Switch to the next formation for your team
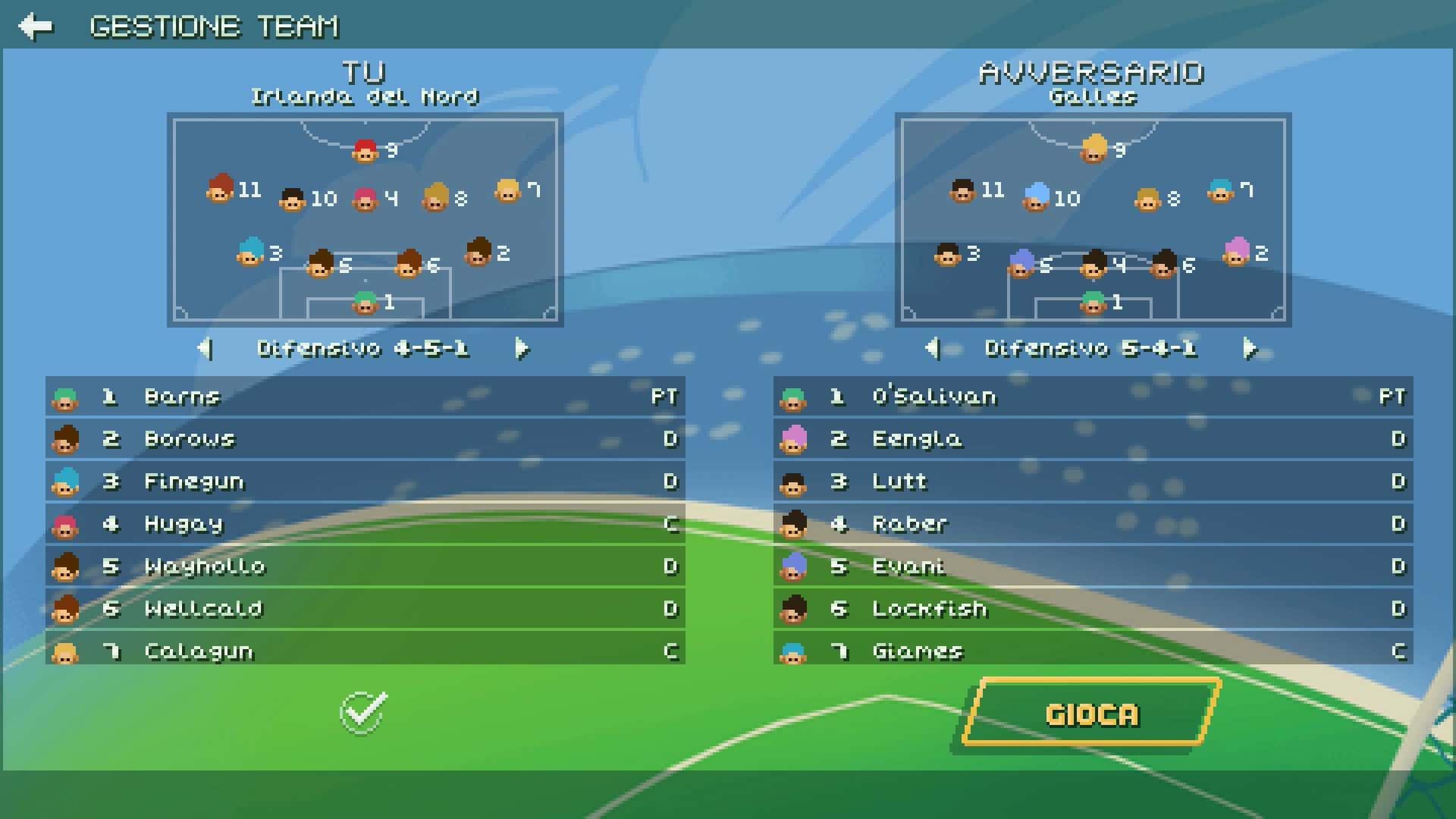Viewport: 1456px width, 819px height. coord(522,350)
